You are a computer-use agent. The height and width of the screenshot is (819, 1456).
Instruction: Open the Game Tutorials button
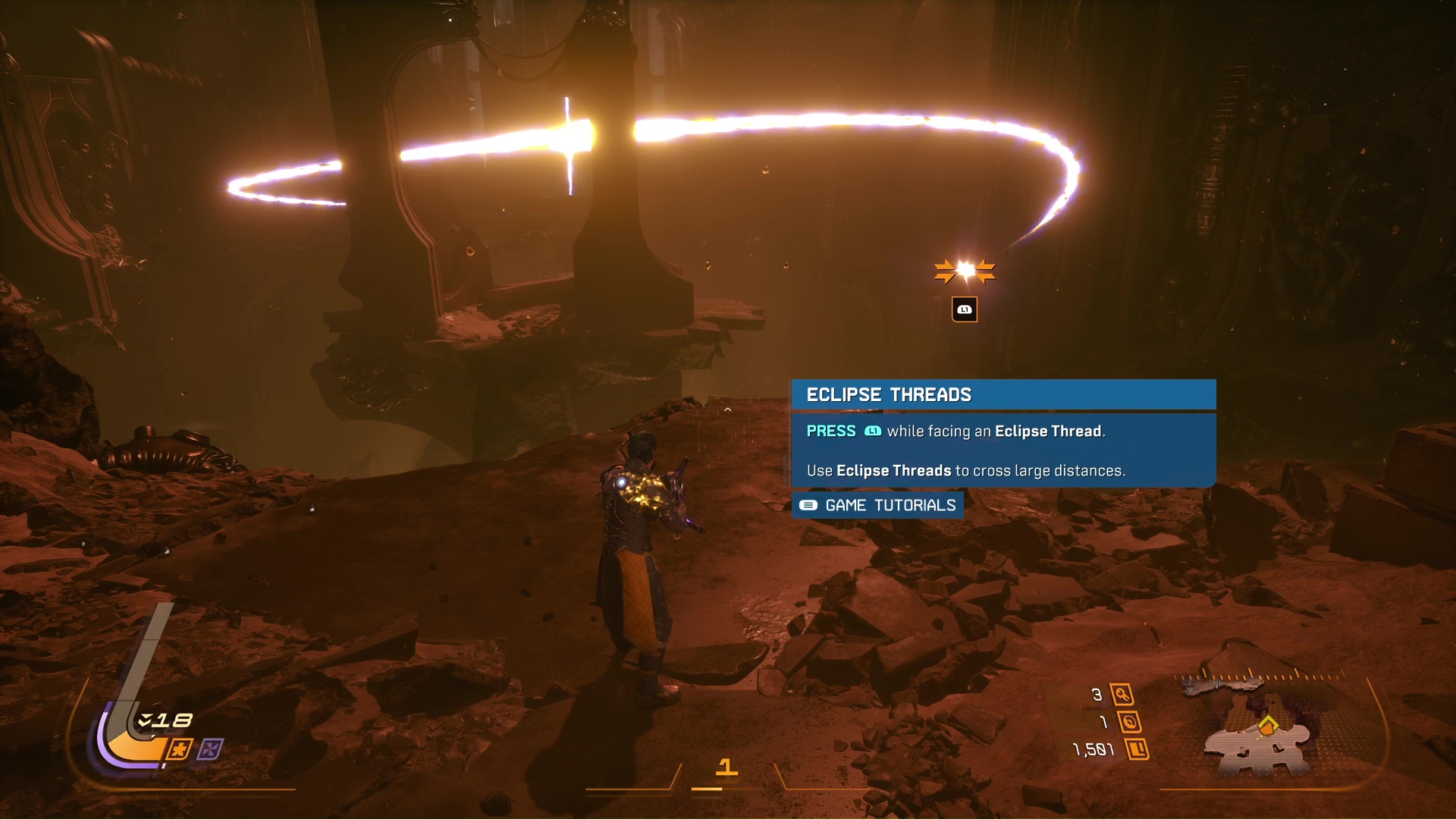877,505
